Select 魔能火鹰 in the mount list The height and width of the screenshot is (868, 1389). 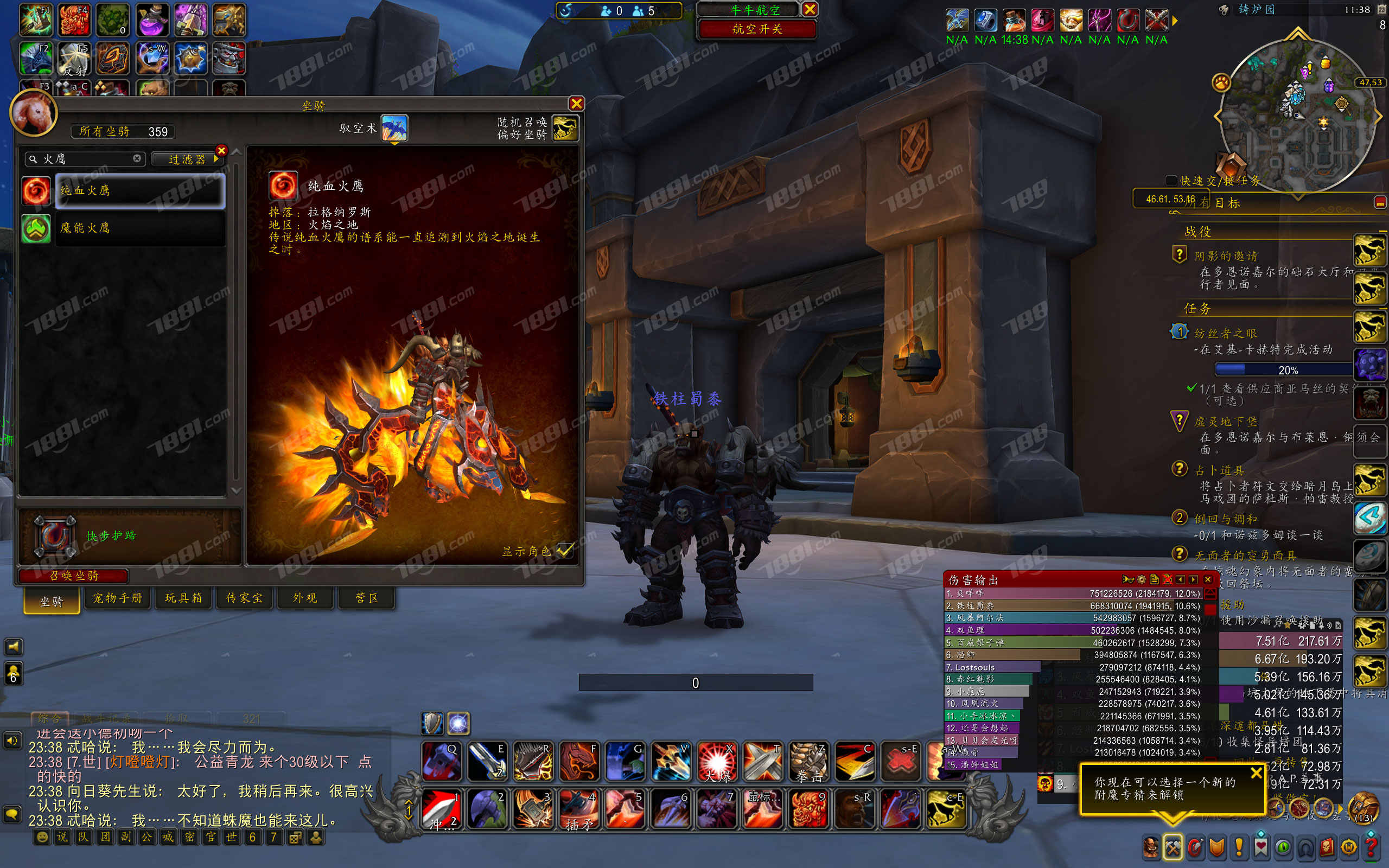(x=140, y=228)
